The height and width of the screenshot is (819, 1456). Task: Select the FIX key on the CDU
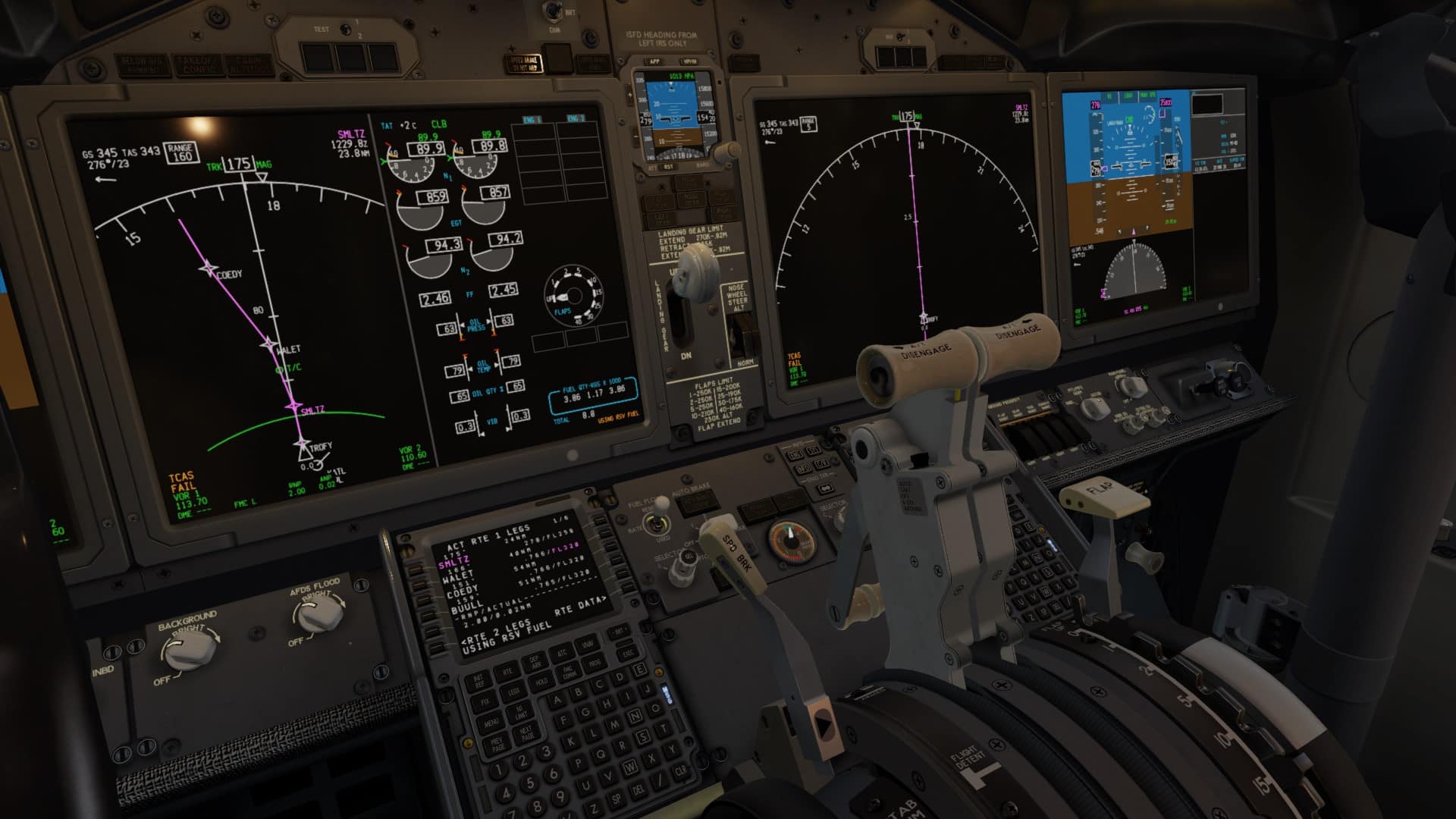point(485,702)
